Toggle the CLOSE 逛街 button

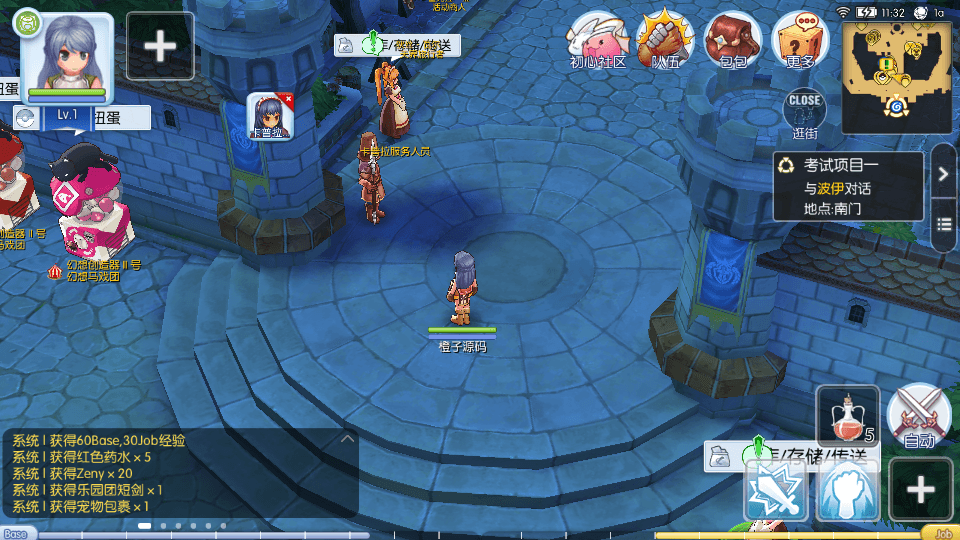coord(804,112)
